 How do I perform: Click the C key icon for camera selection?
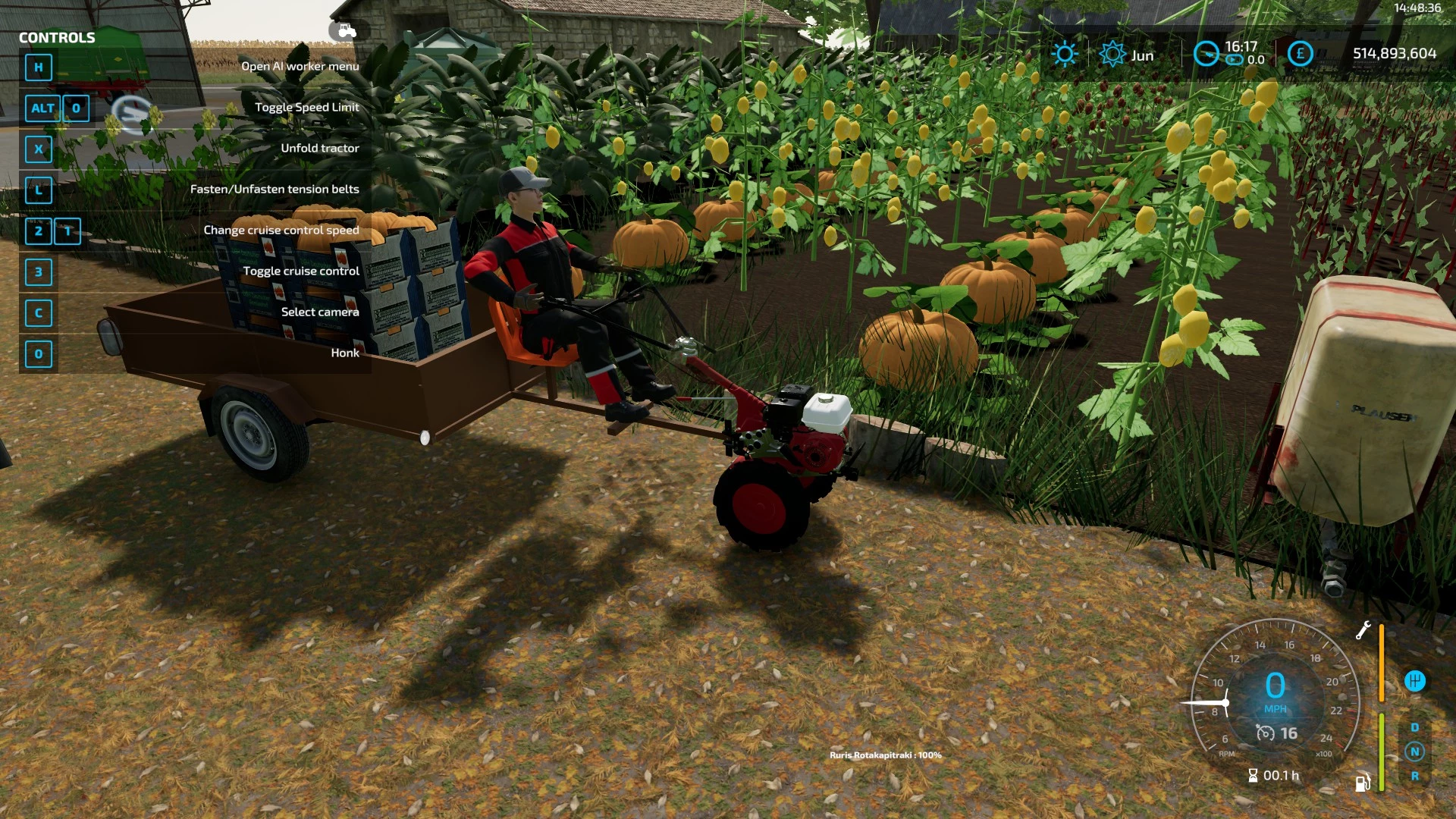point(38,313)
